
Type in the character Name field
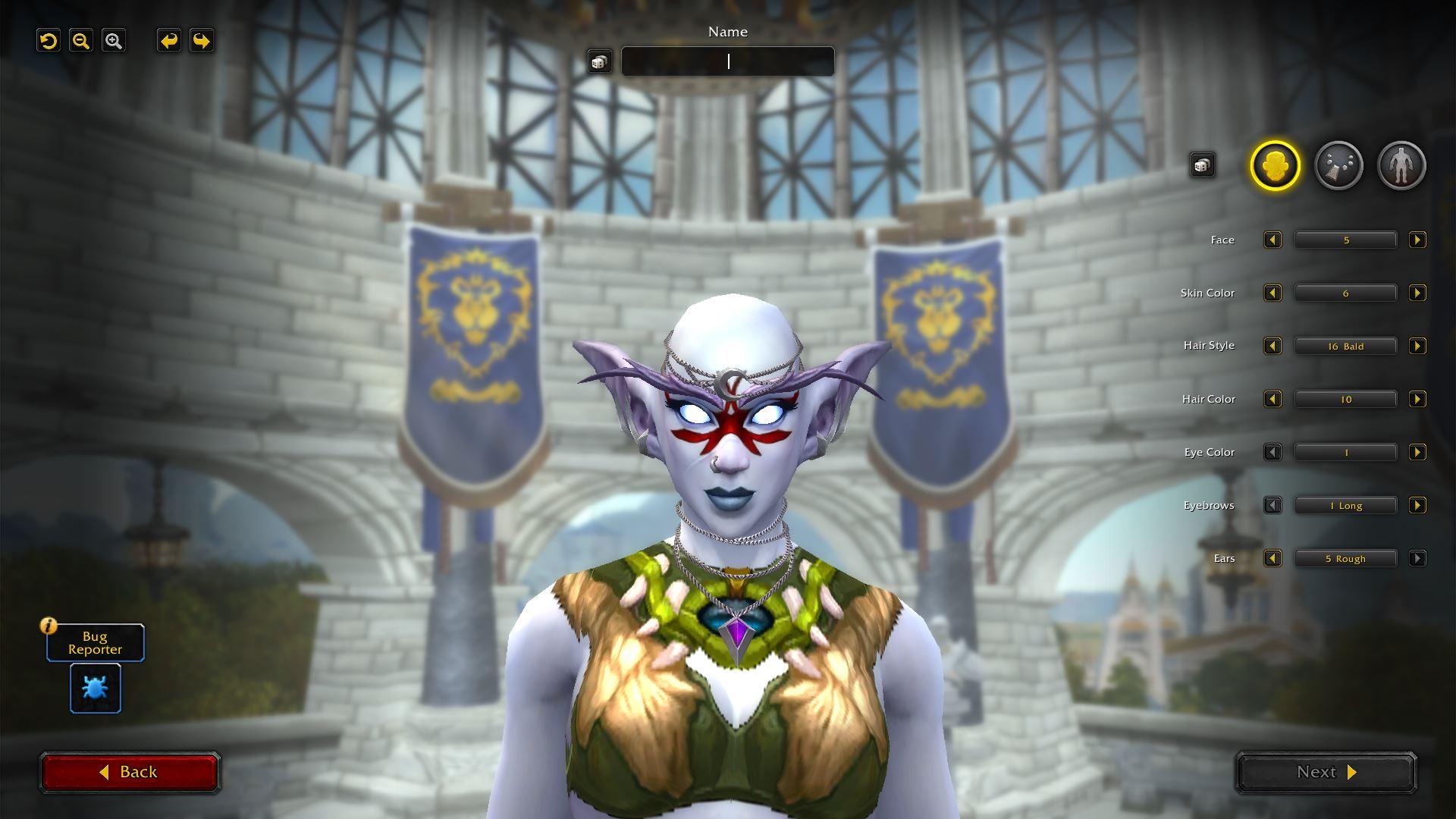[727, 61]
